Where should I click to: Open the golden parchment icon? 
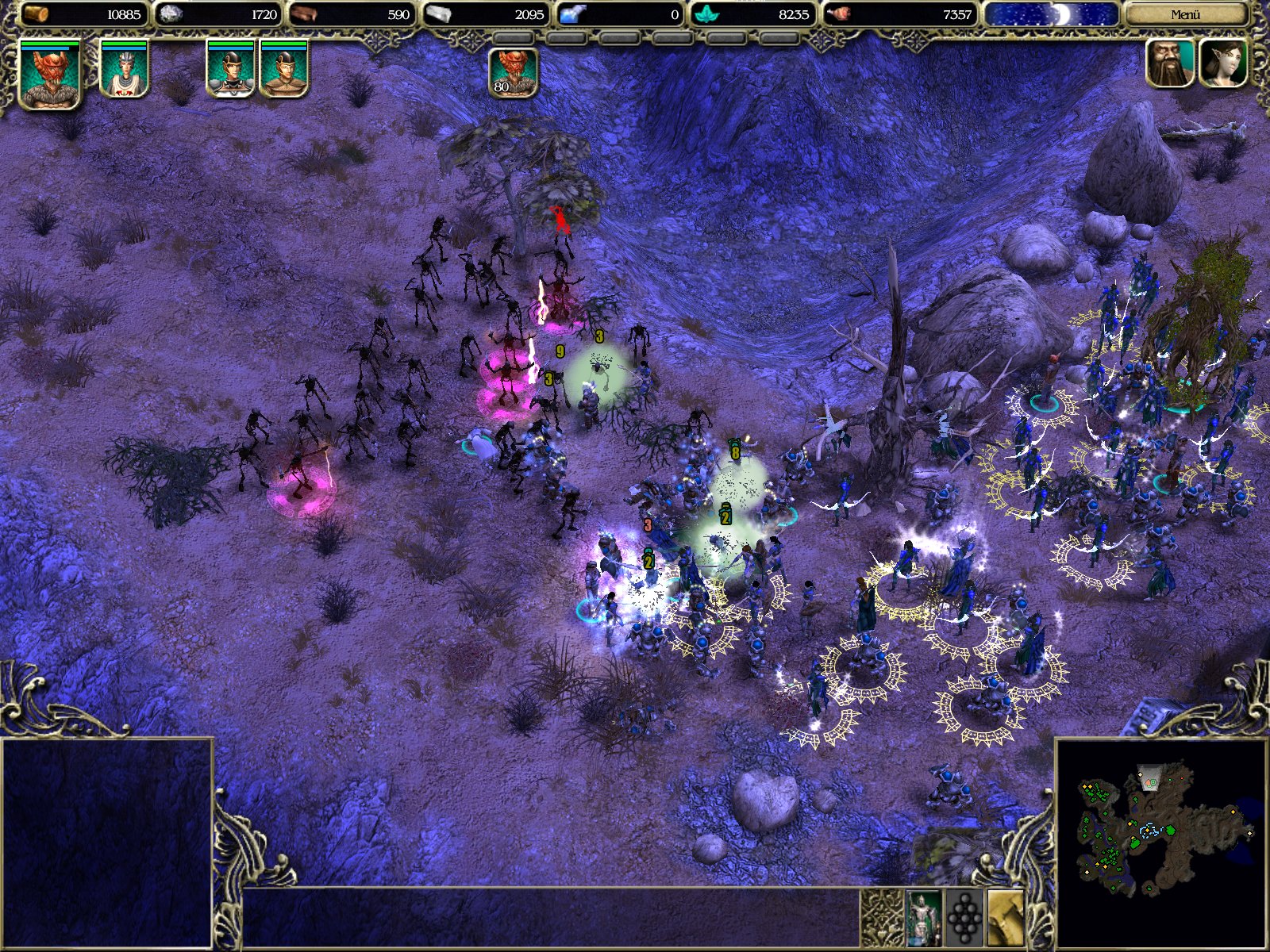(x=1006, y=918)
